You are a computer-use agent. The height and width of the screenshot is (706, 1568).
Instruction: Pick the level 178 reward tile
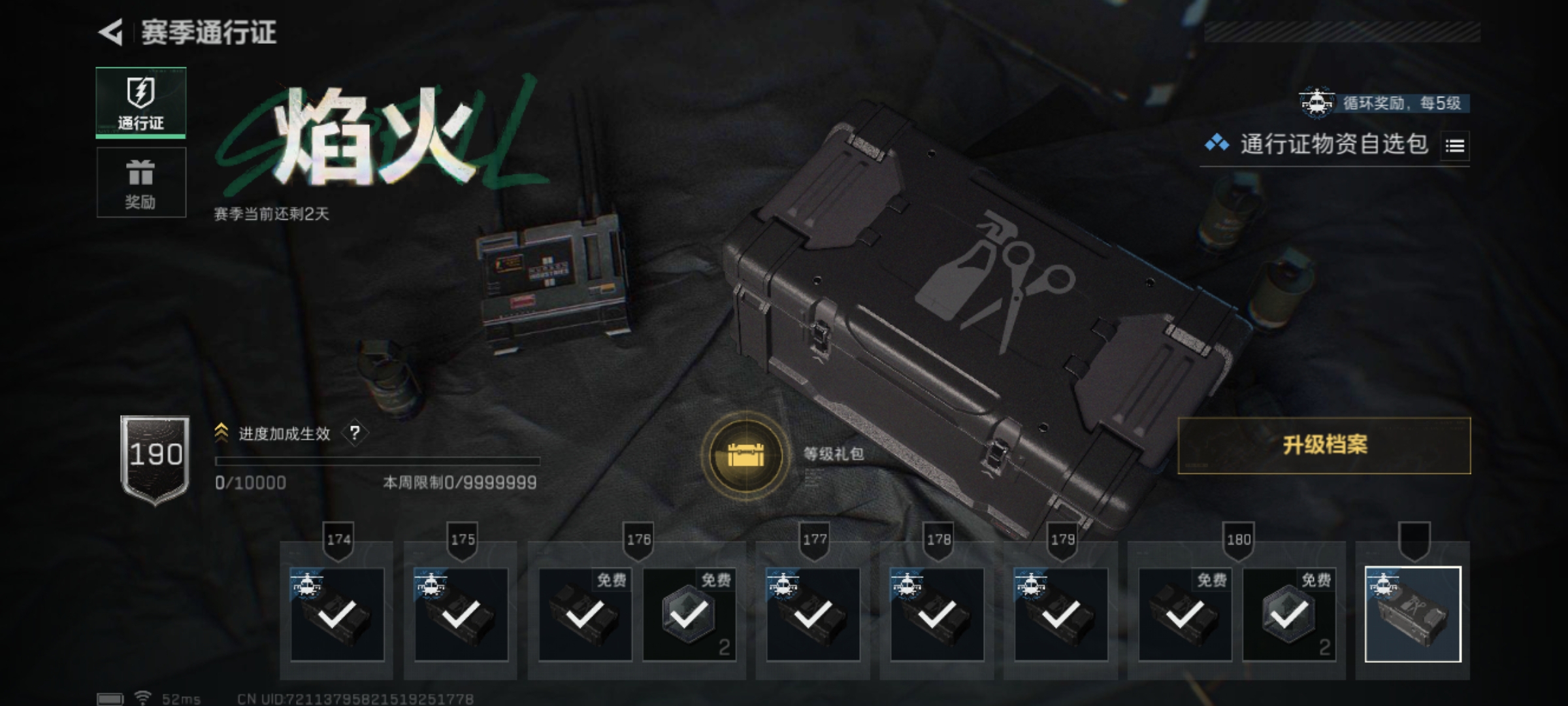937,614
